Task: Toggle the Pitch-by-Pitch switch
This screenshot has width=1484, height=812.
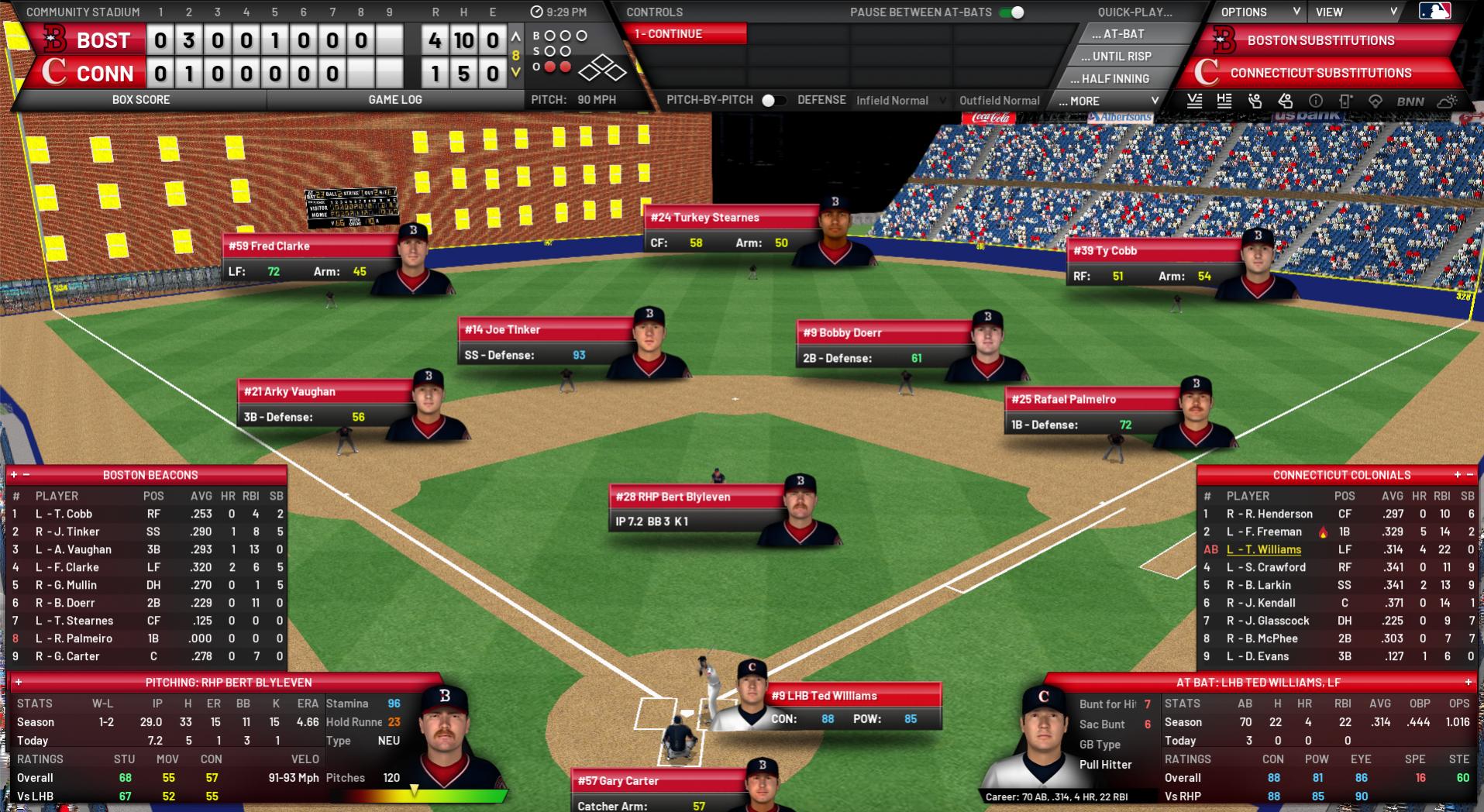Action: pos(773,100)
